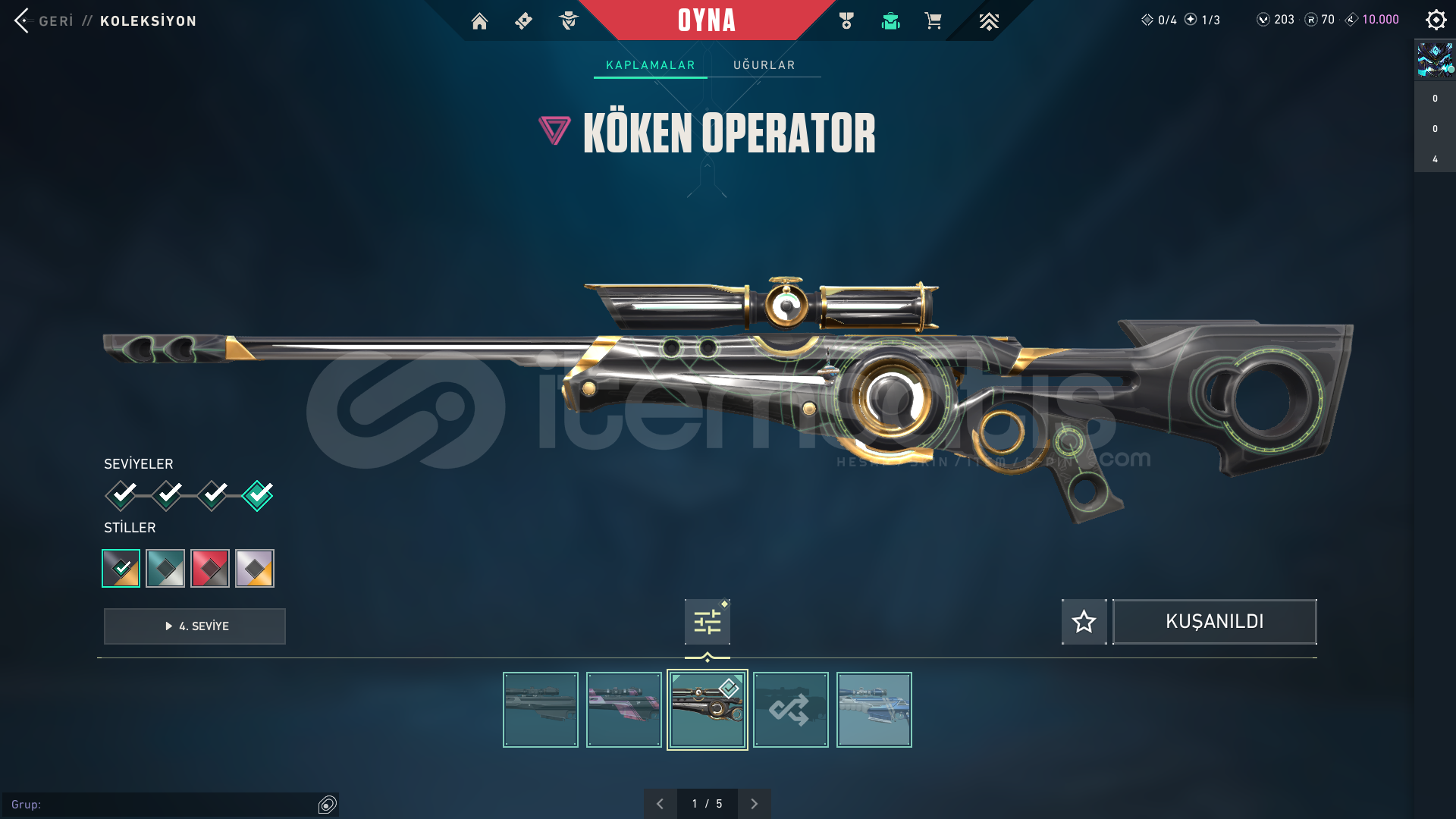Select the black and gold style swatch

coord(121,568)
